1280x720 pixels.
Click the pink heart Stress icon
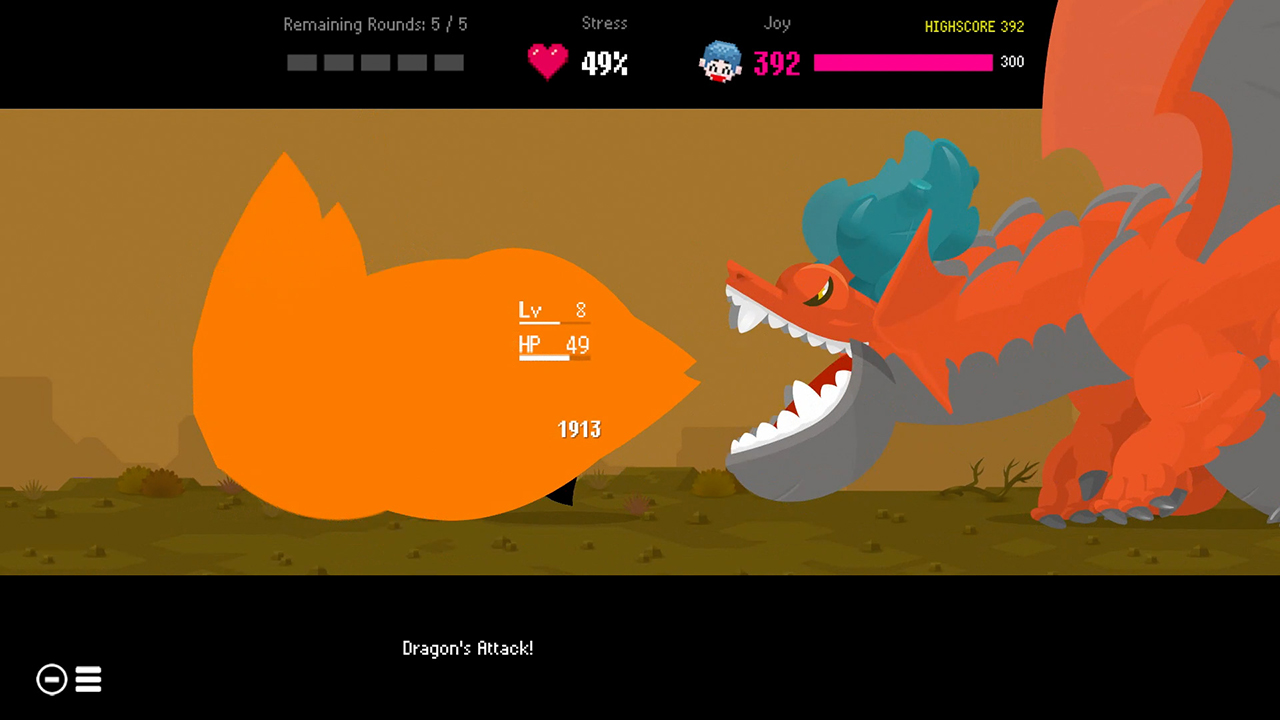click(x=547, y=60)
